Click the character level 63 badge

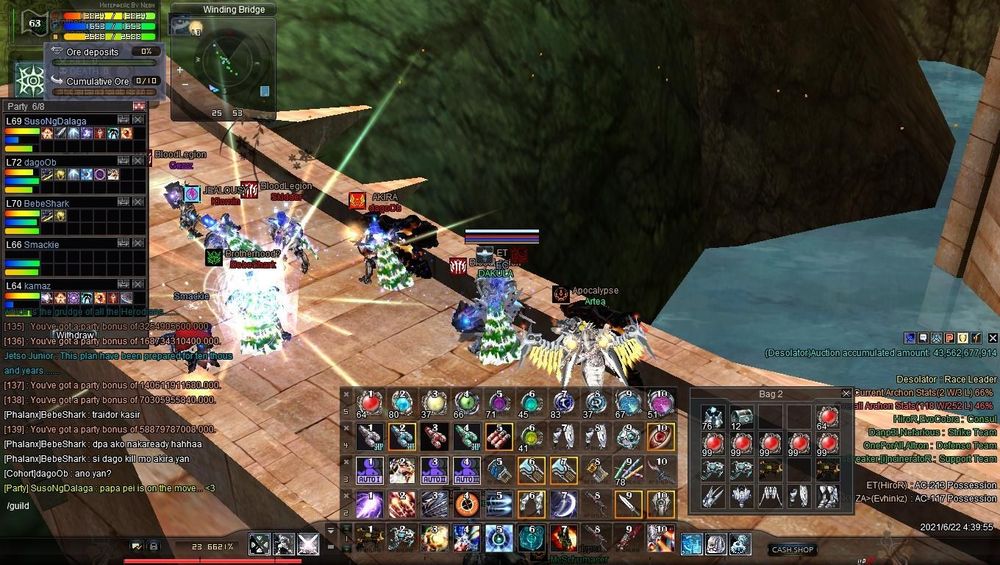[x=36, y=22]
